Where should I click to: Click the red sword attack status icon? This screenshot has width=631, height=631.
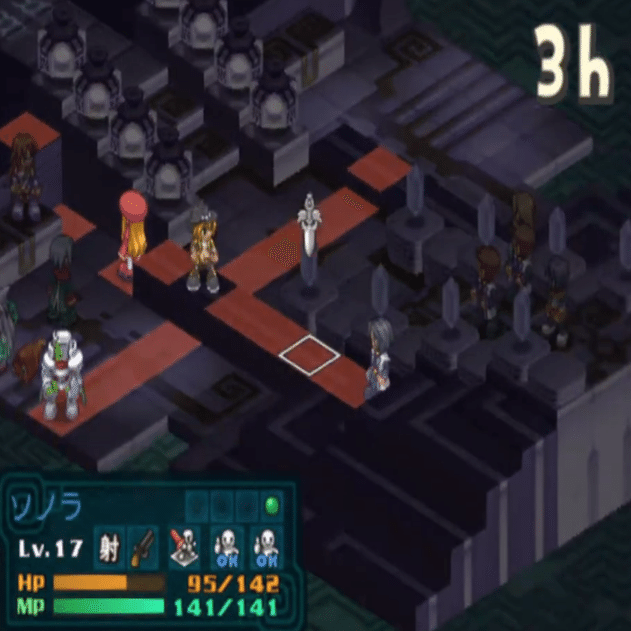click(x=183, y=547)
